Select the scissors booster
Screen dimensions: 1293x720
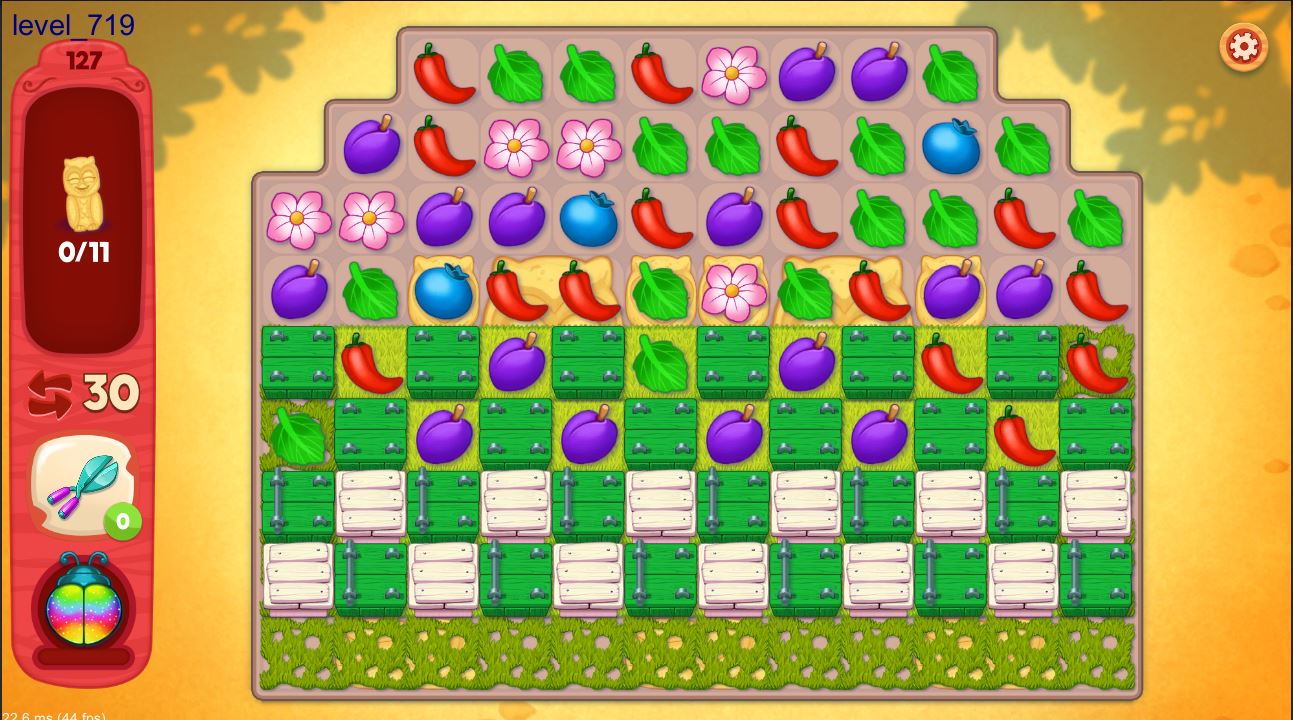click(x=81, y=485)
